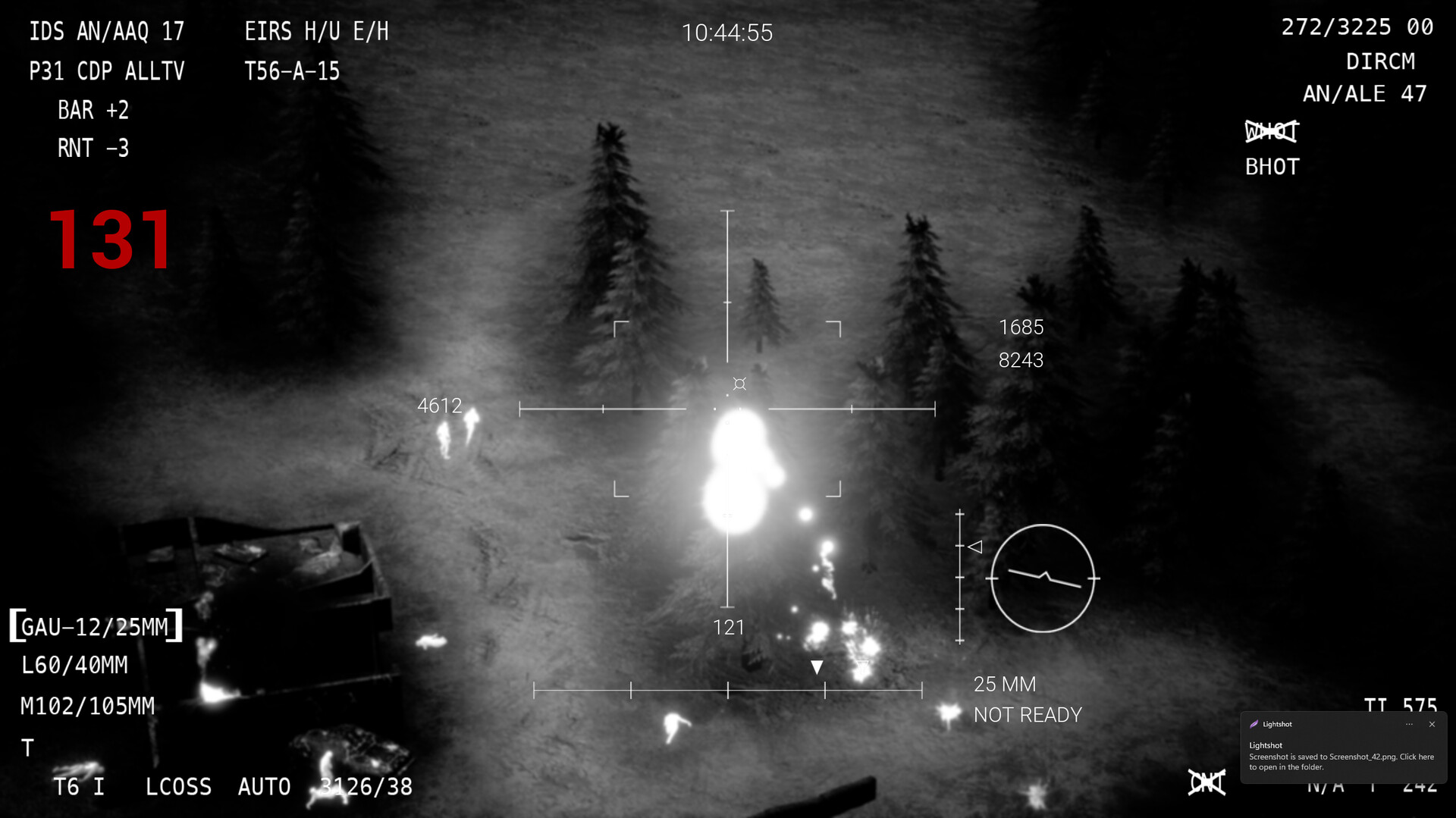Click the center targeting reticle crosshair

(x=730, y=408)
